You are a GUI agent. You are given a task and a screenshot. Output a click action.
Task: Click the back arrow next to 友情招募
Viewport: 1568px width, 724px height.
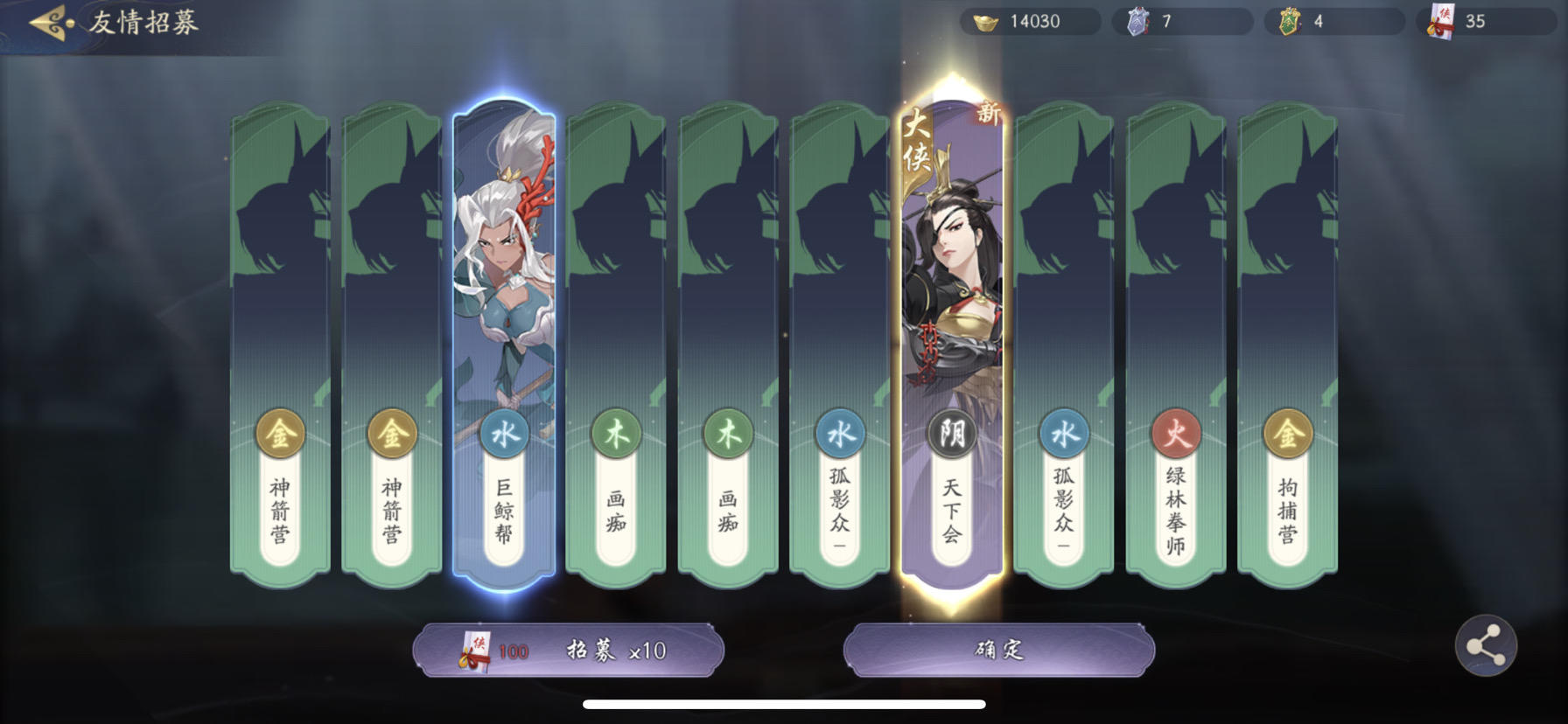pos(47,22)
